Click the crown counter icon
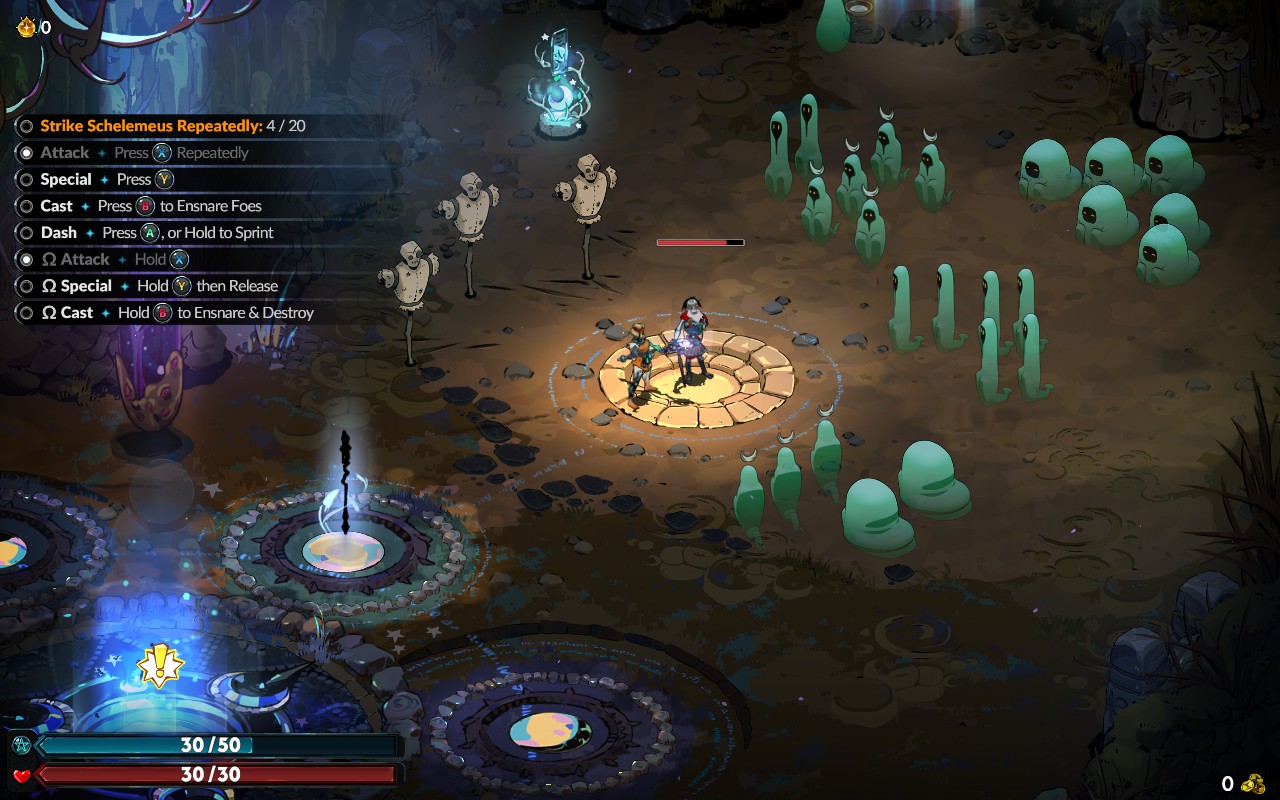 point(25,27)
